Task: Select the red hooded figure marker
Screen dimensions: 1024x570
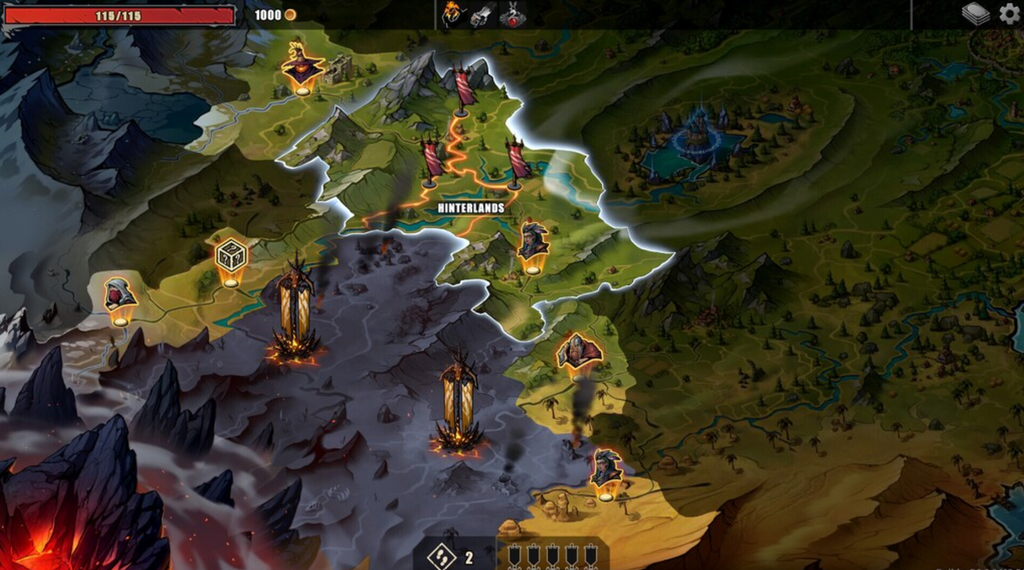Action: (120, 297)
